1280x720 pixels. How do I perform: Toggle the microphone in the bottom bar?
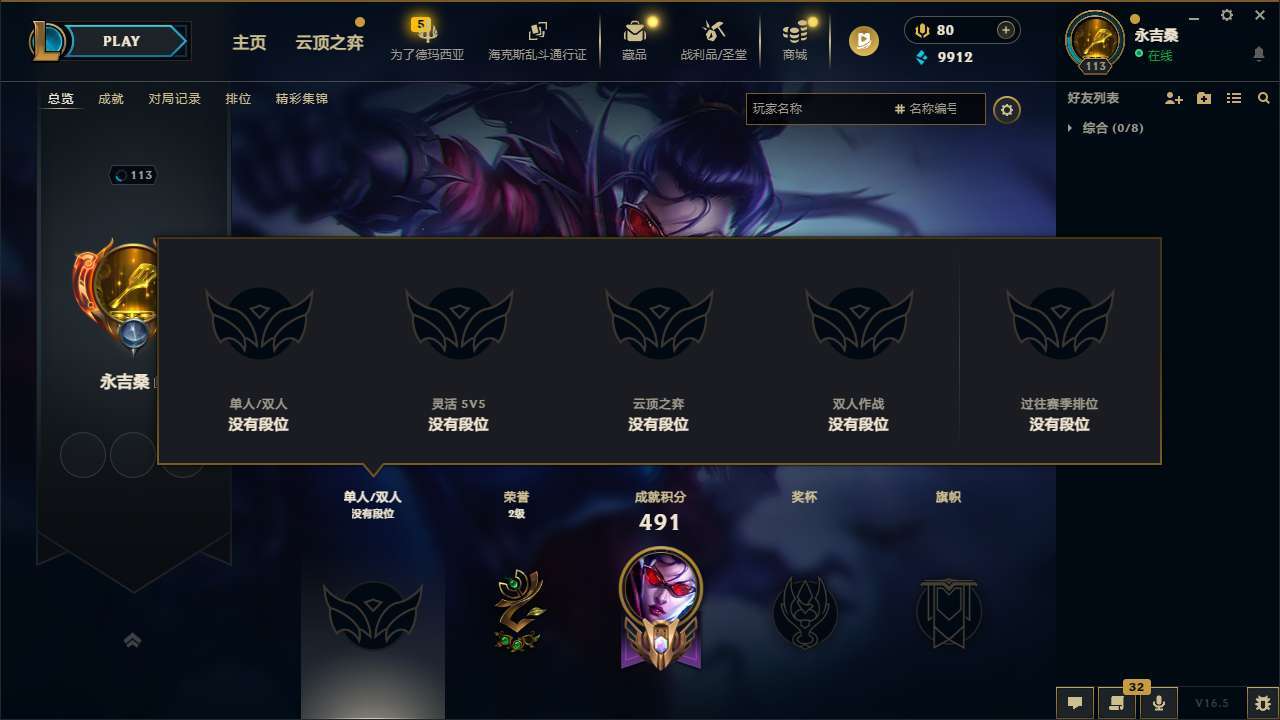[x=1159, y=703]
